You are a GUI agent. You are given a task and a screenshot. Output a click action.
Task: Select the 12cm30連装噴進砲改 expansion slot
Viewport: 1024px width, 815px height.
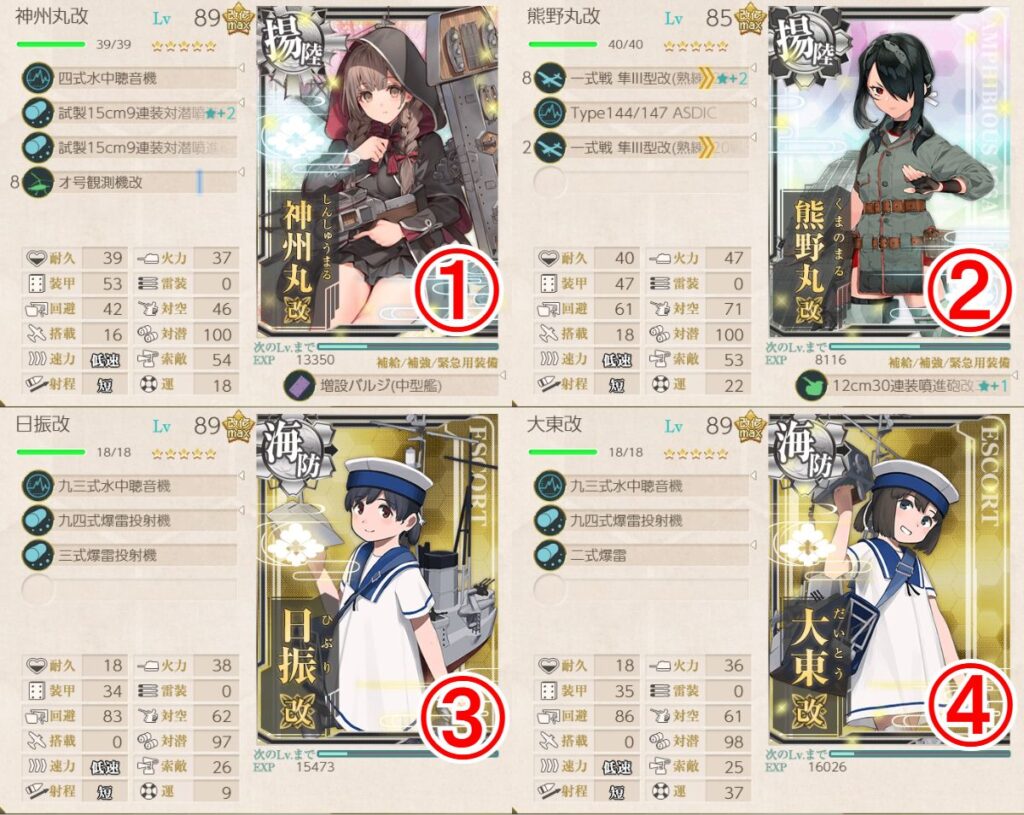coord(905,385)
